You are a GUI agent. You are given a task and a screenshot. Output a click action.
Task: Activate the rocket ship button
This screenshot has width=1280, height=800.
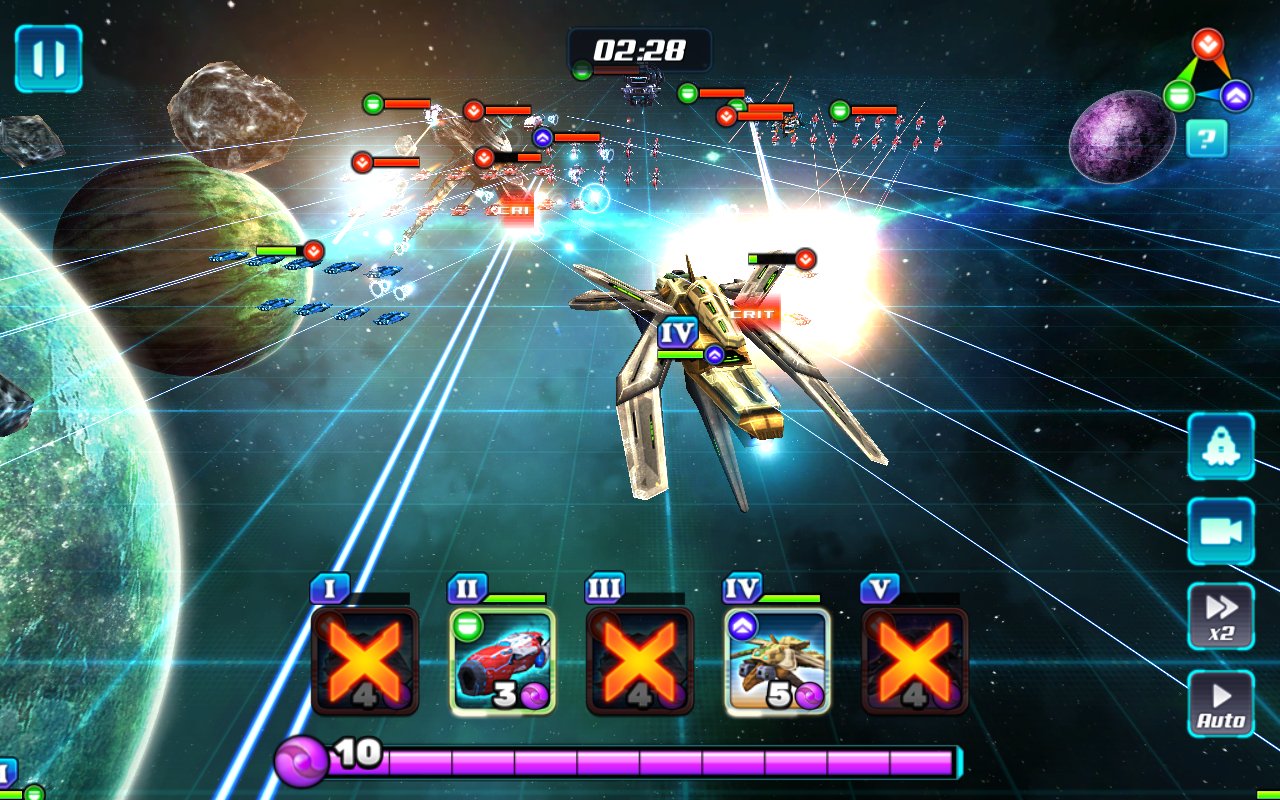pyautogui.click(x=1220, y=446)
